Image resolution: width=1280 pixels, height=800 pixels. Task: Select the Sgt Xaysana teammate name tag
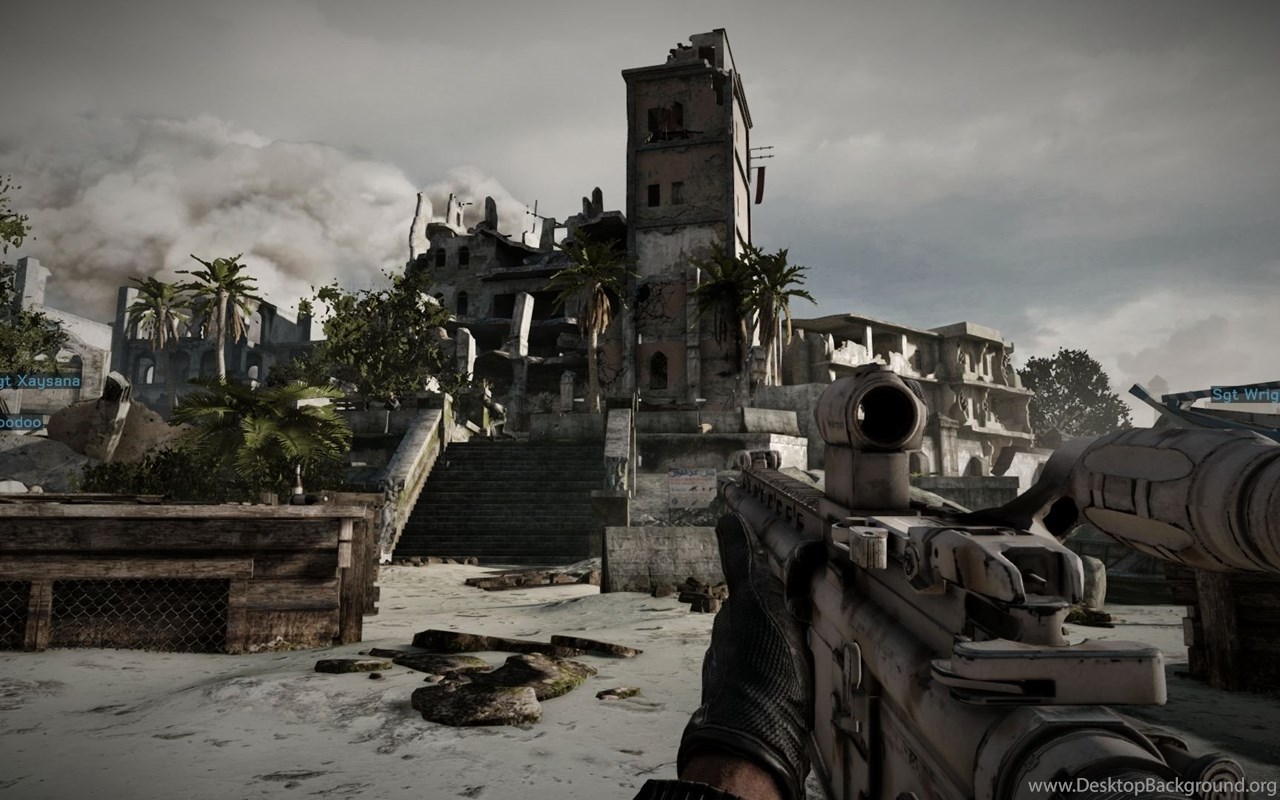point(40,381)
